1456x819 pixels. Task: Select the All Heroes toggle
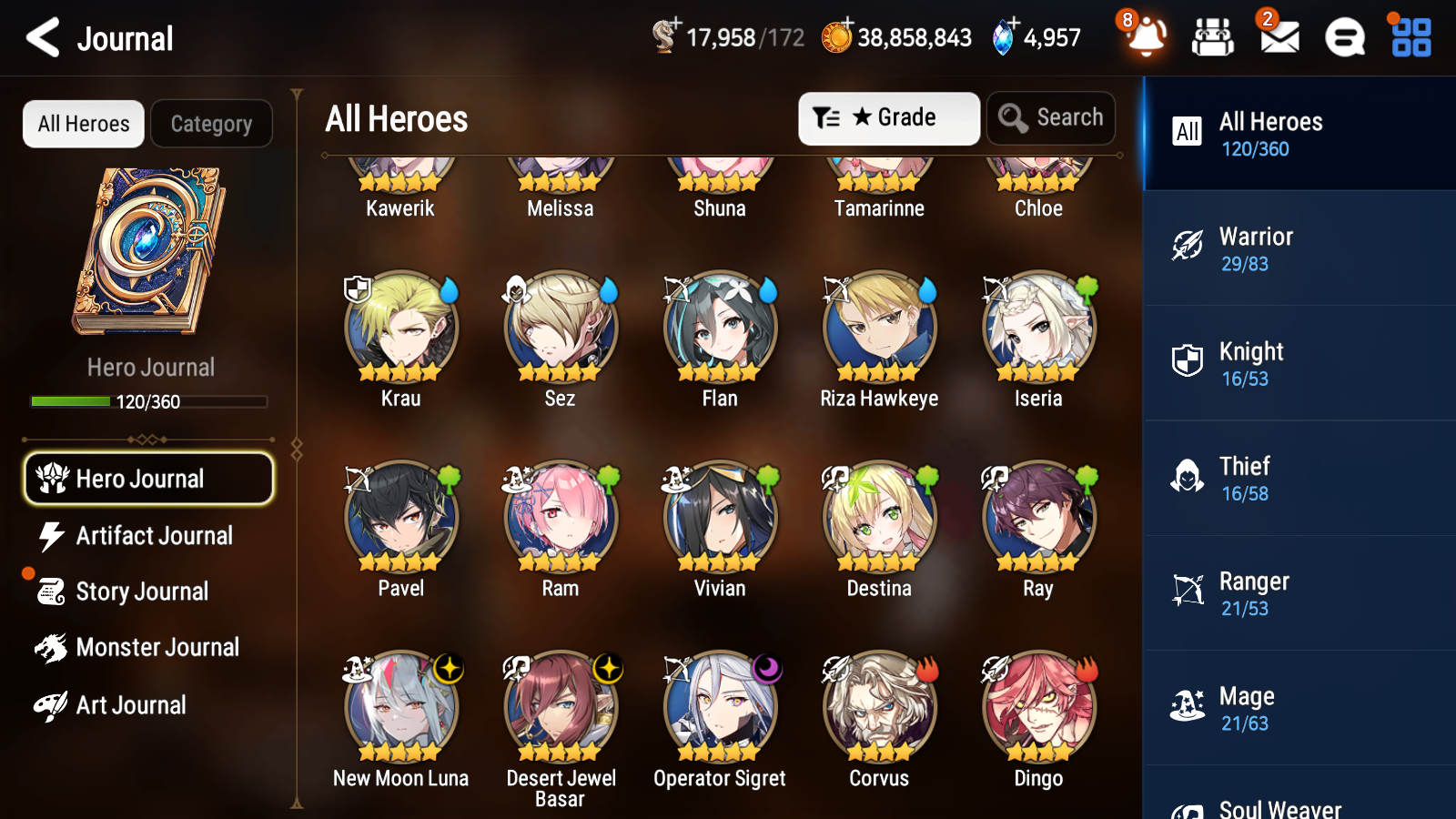[x=83, y=124]
